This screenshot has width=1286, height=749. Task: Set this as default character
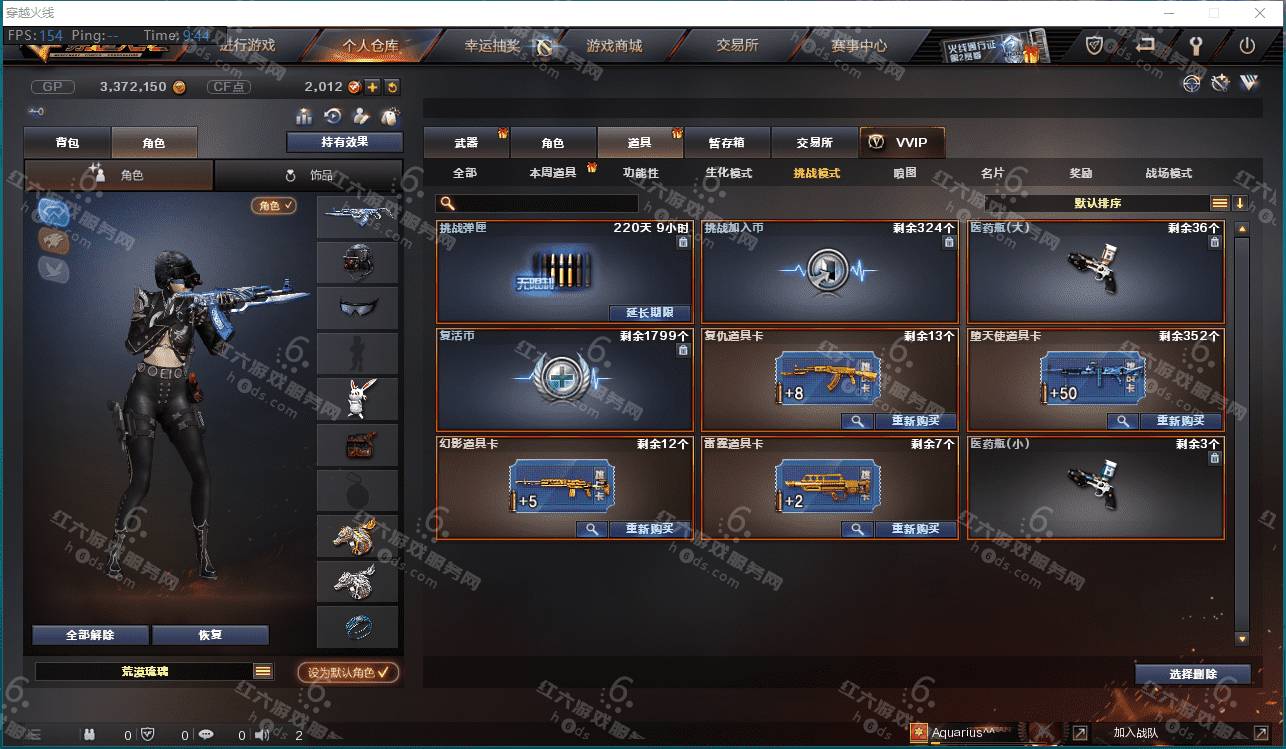(348, 673)
